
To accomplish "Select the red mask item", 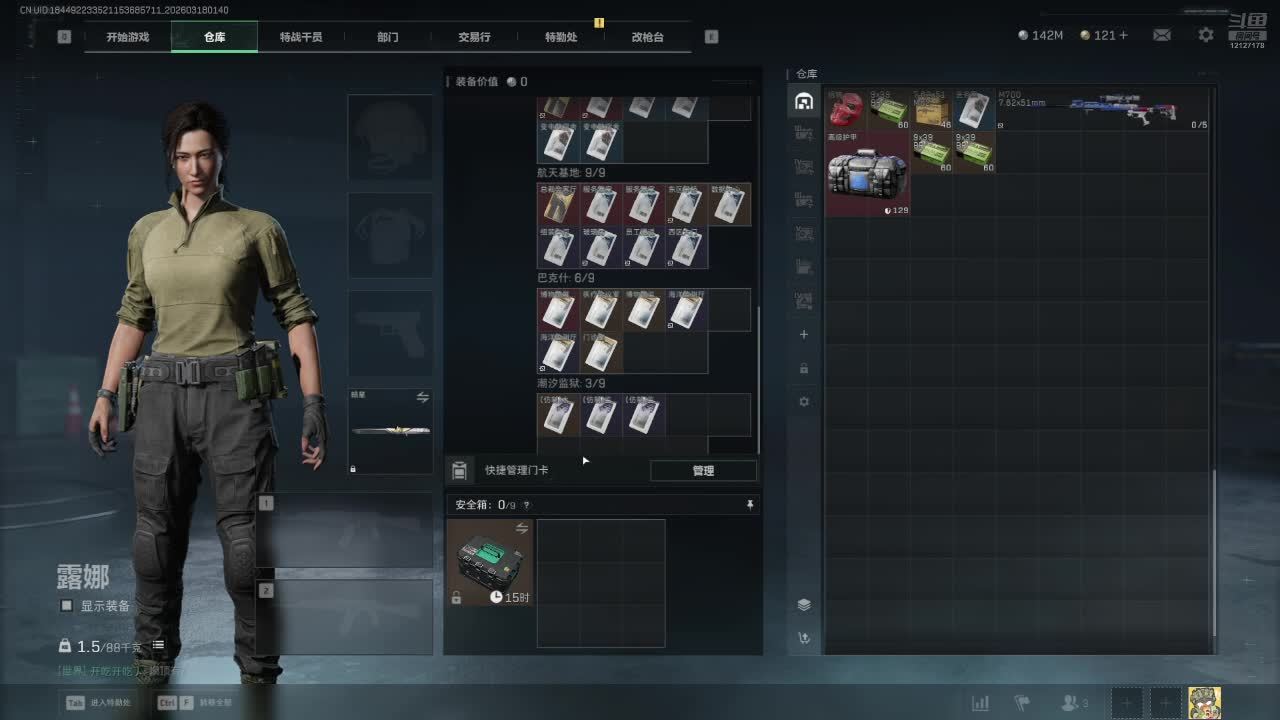I will click(846, 109).
